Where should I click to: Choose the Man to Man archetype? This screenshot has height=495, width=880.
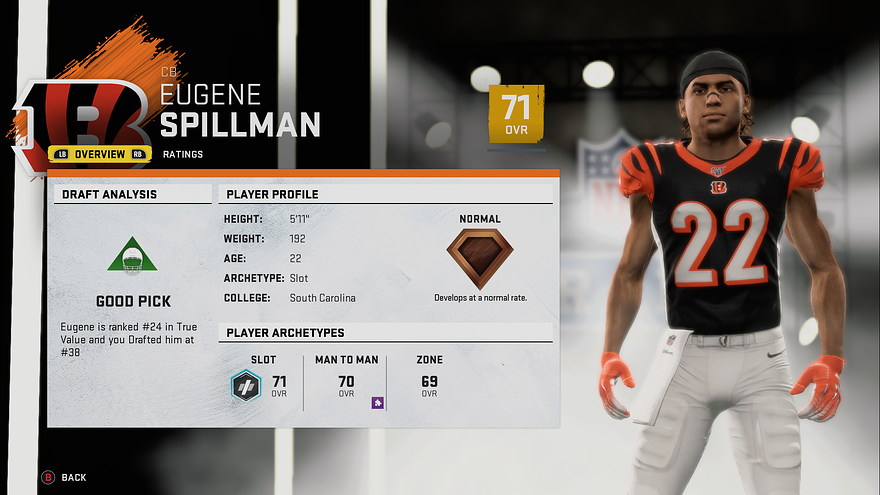click(346, 382)
